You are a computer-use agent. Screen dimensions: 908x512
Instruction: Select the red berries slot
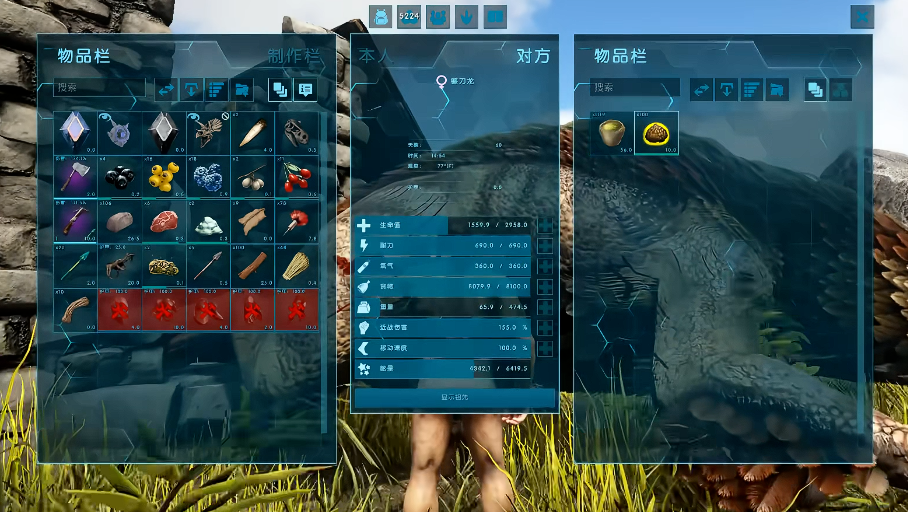(296, 176)
